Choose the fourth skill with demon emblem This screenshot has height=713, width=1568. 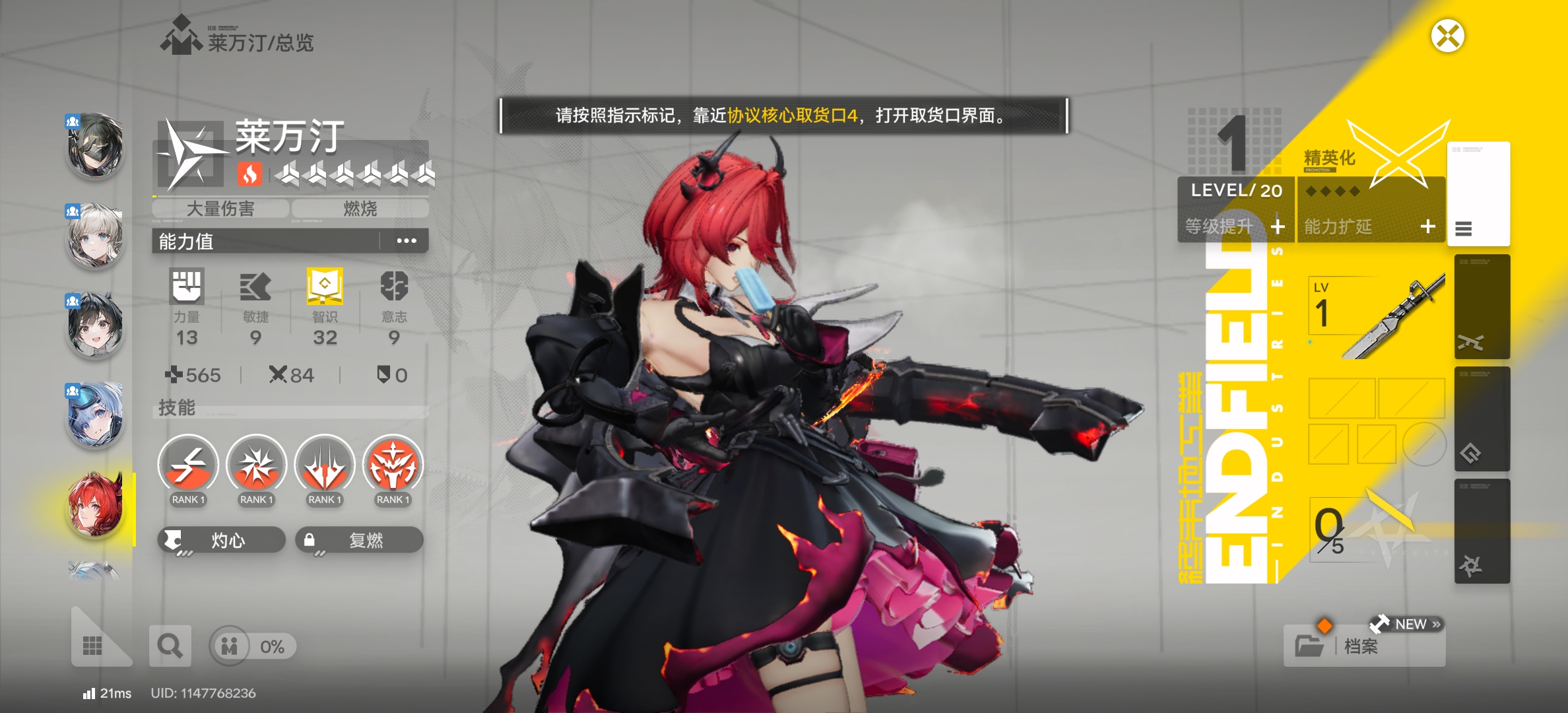tap(393, 465)
